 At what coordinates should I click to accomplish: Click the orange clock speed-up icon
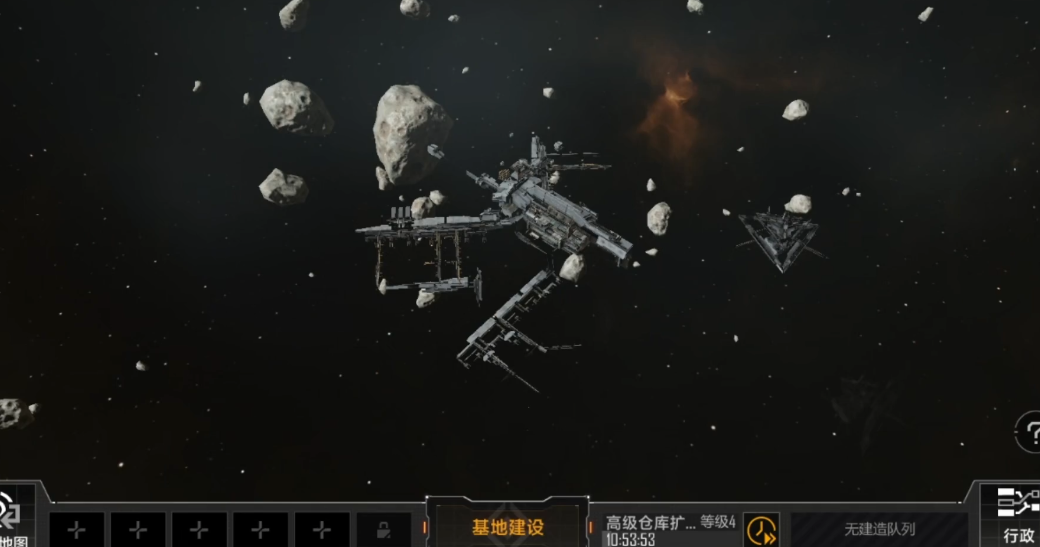[761, 529]
